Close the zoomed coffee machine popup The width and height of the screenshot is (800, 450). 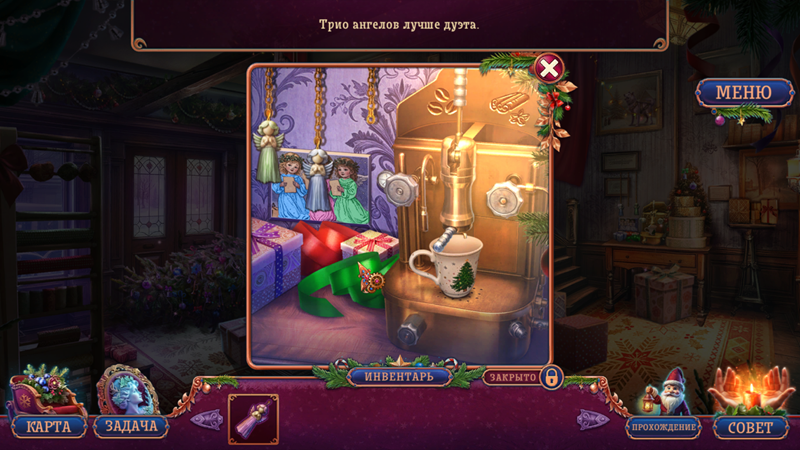tap(549, 68)
